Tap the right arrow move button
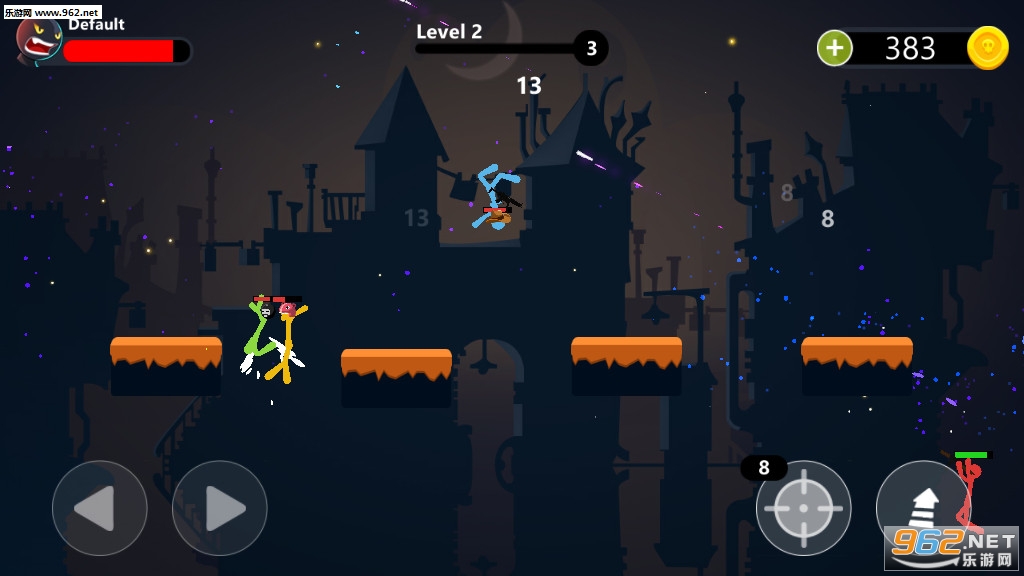 (x=219, y=508)
